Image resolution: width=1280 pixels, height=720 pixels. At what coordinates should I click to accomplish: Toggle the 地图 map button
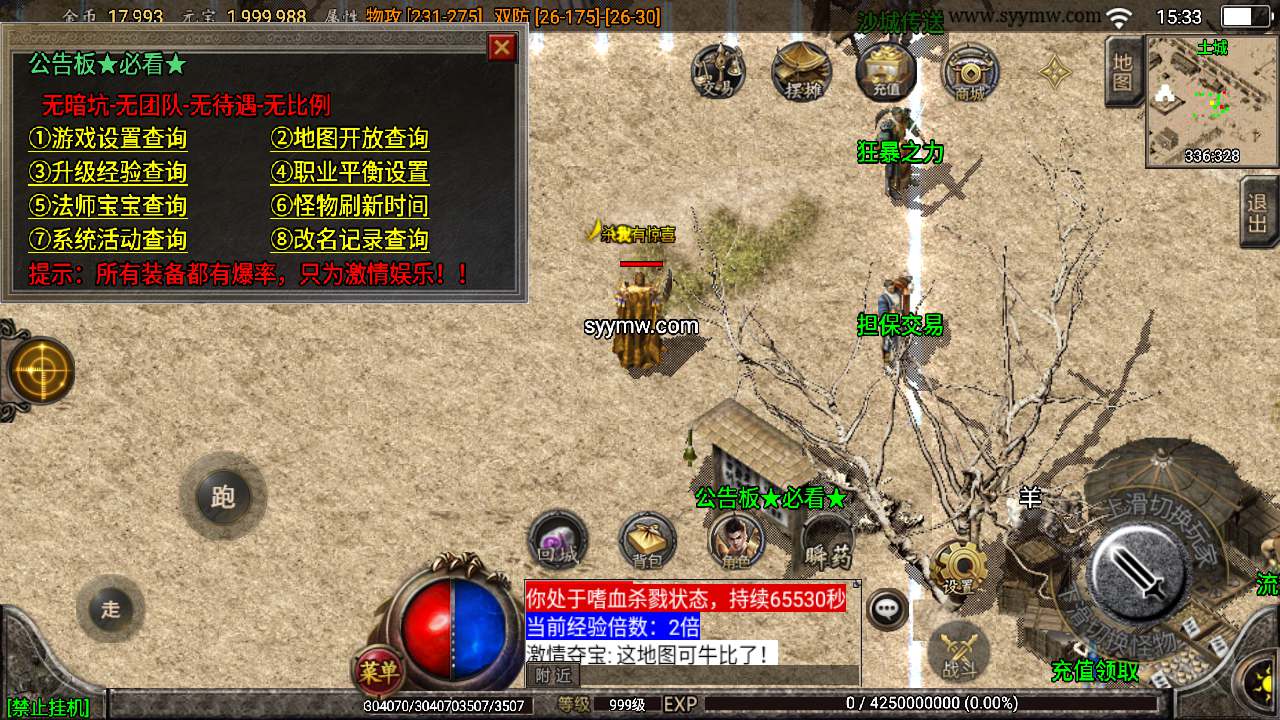[x=1123, y=71]
